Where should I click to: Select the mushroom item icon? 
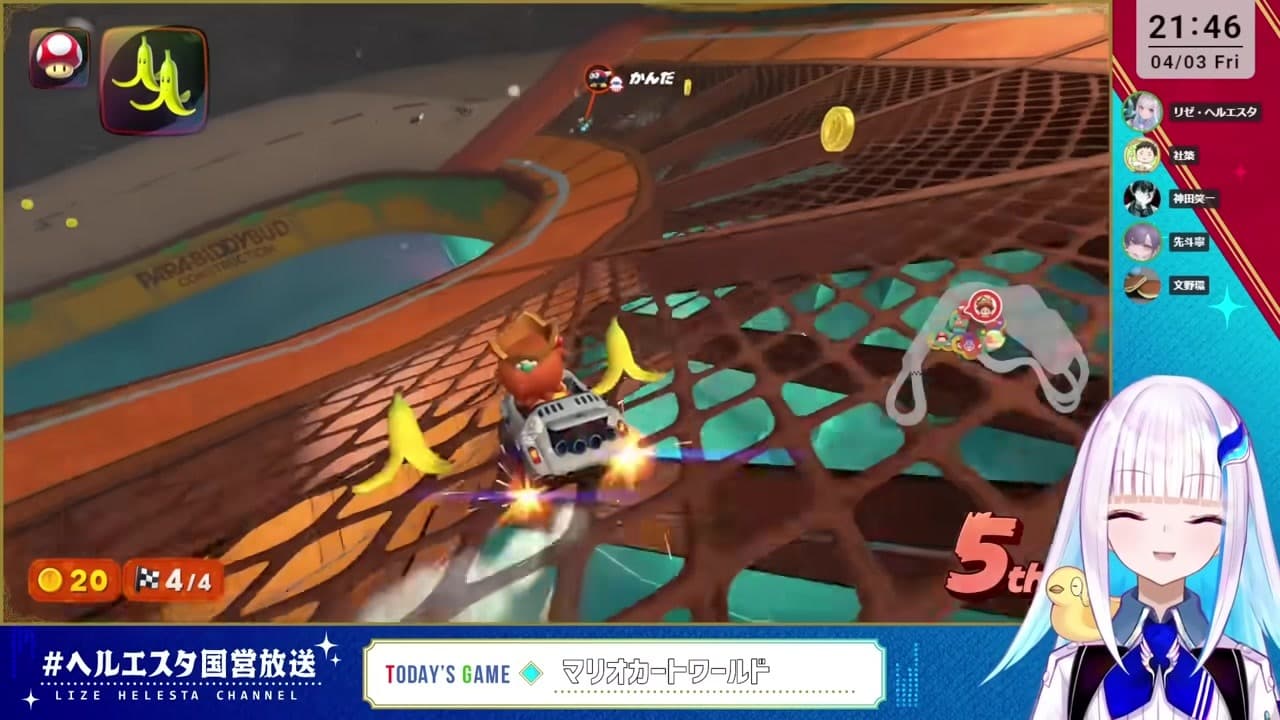58,58
